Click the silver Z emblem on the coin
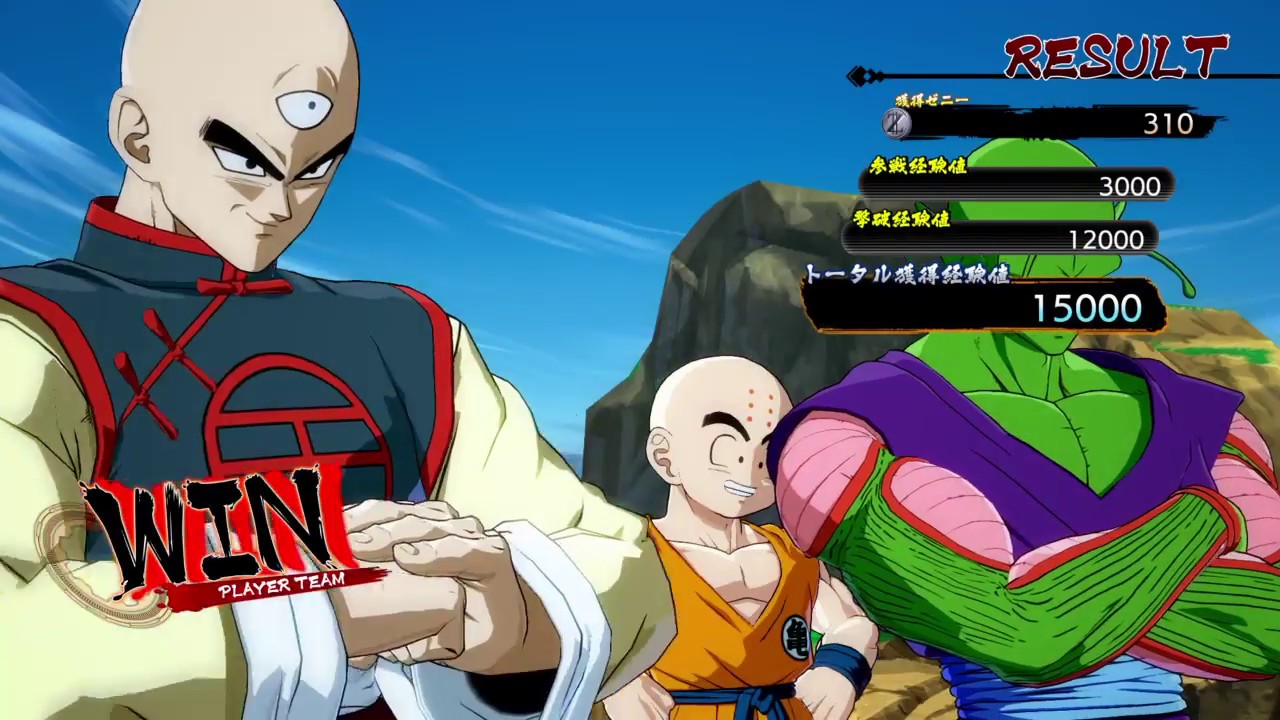The width and height of the screenshot is (1280, 720). tap(896, 124)
